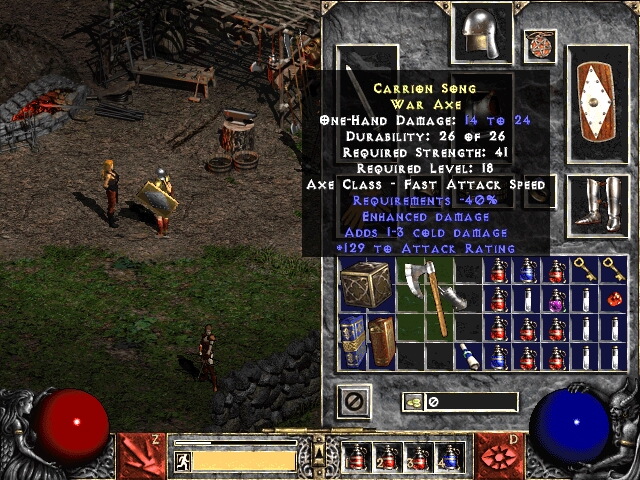Select the purple potion in inventory
The height and width of the screenshot is (480, 640).
click(x=555, y=299)
